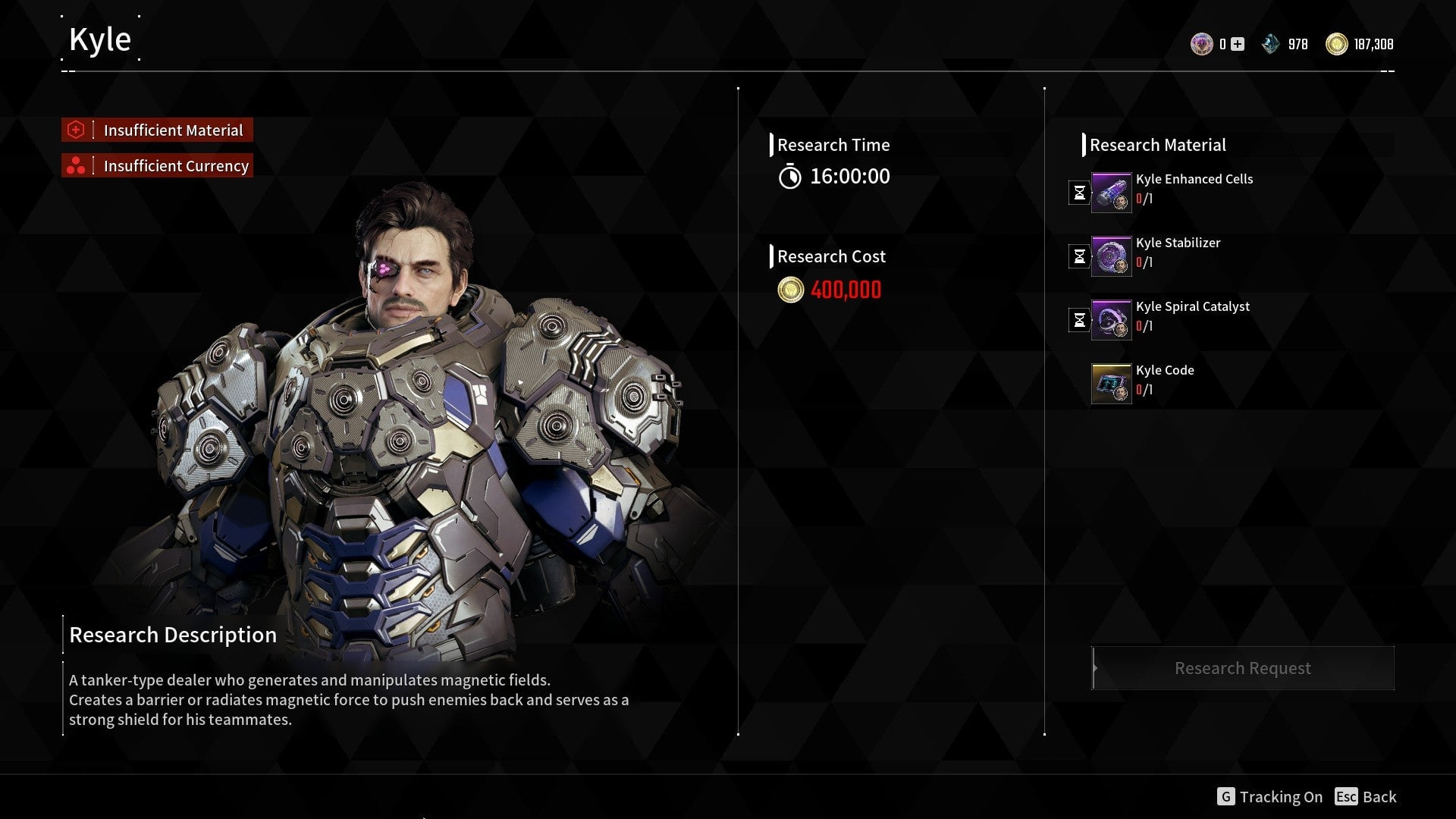Click the hourglass icon beside Kyle Spiral Catalyst
The height and width of the screenshot is (819, 1456).
coord(1078,319)
